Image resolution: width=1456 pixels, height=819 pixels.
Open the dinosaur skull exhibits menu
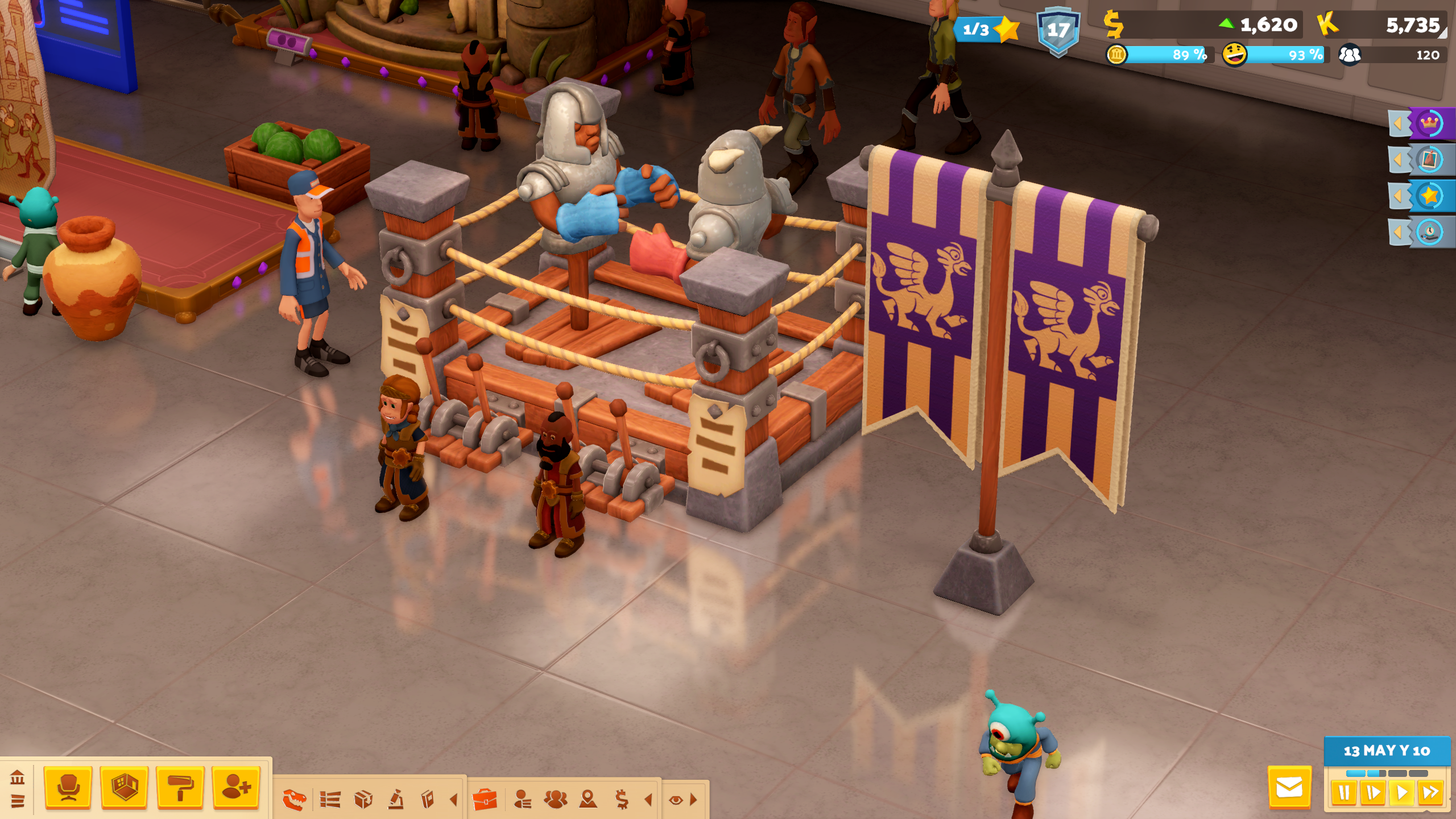[295, 800]
